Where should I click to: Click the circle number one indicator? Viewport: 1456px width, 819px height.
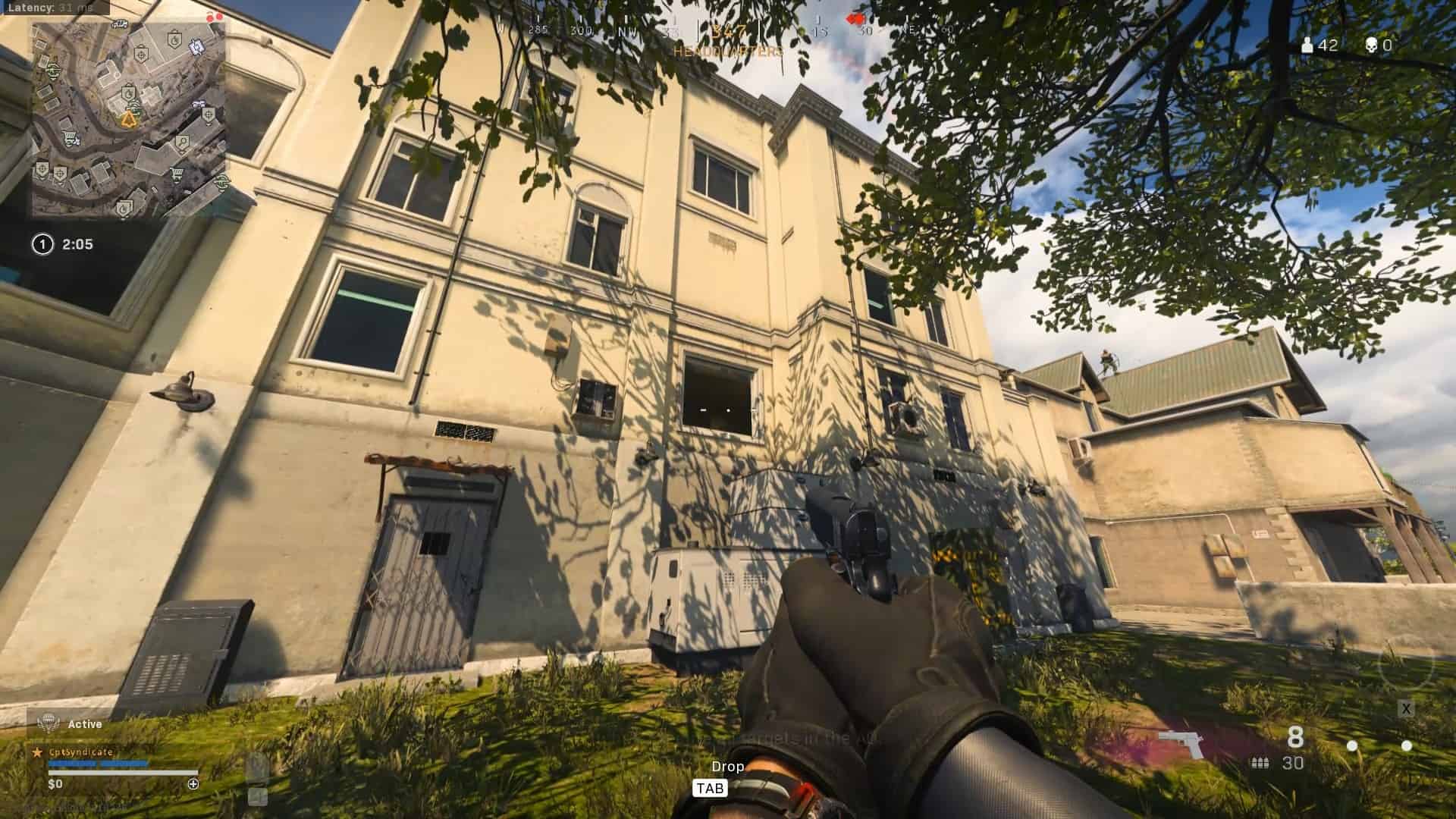42,244
